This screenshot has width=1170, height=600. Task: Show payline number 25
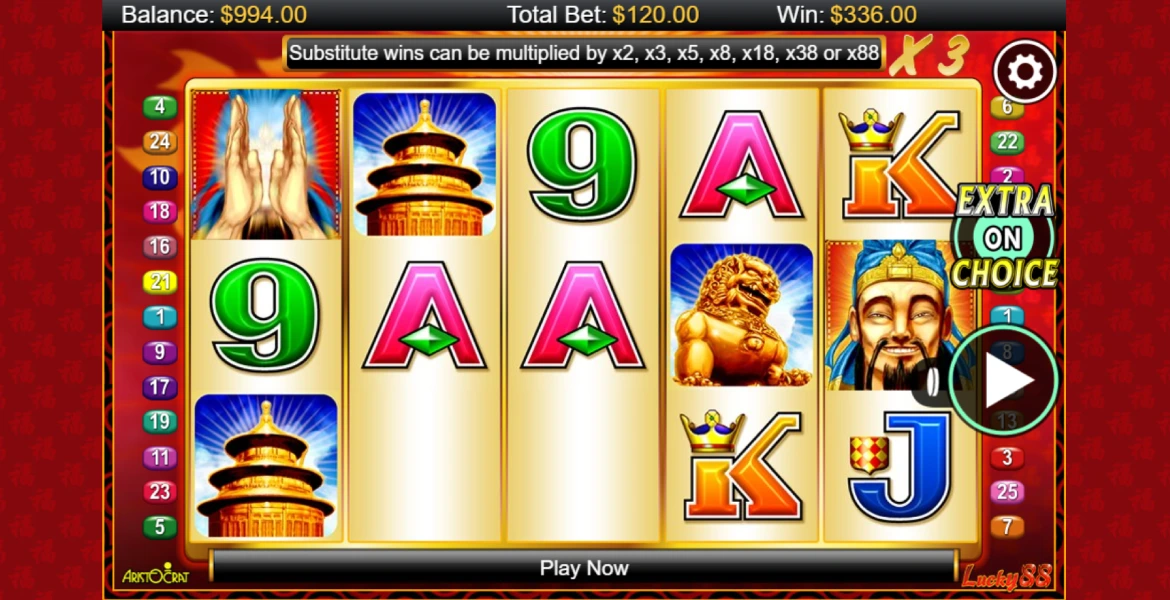(x=1007, y=491)
